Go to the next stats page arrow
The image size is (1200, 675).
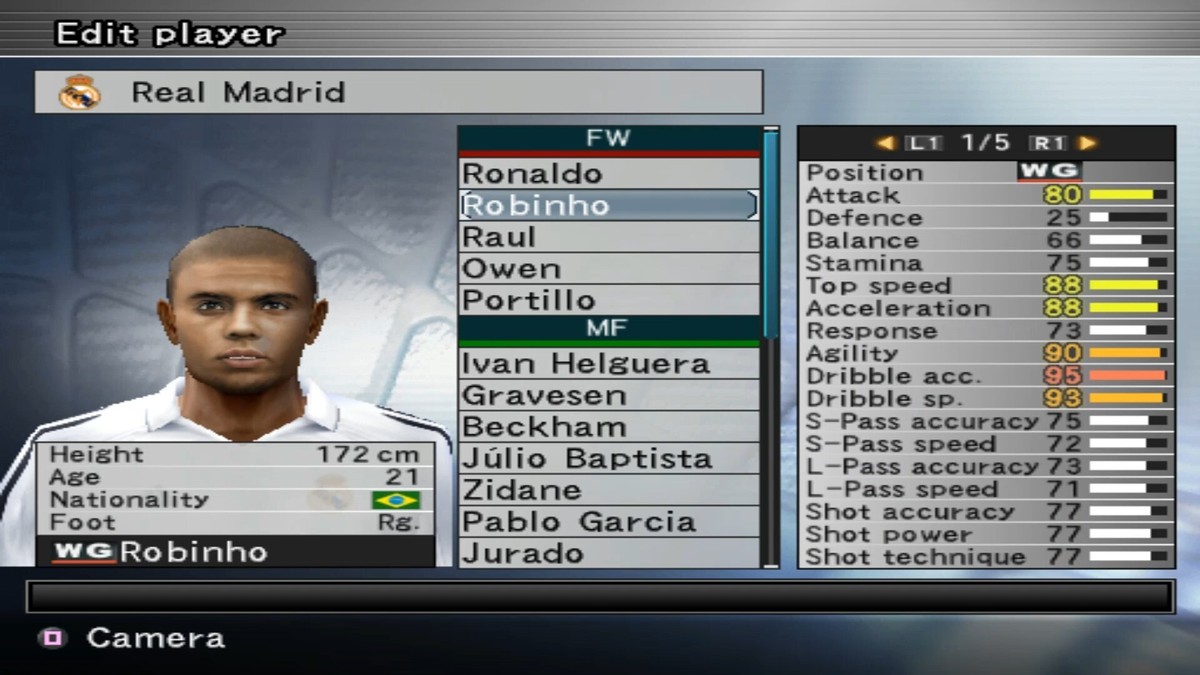coord(1087,143)
